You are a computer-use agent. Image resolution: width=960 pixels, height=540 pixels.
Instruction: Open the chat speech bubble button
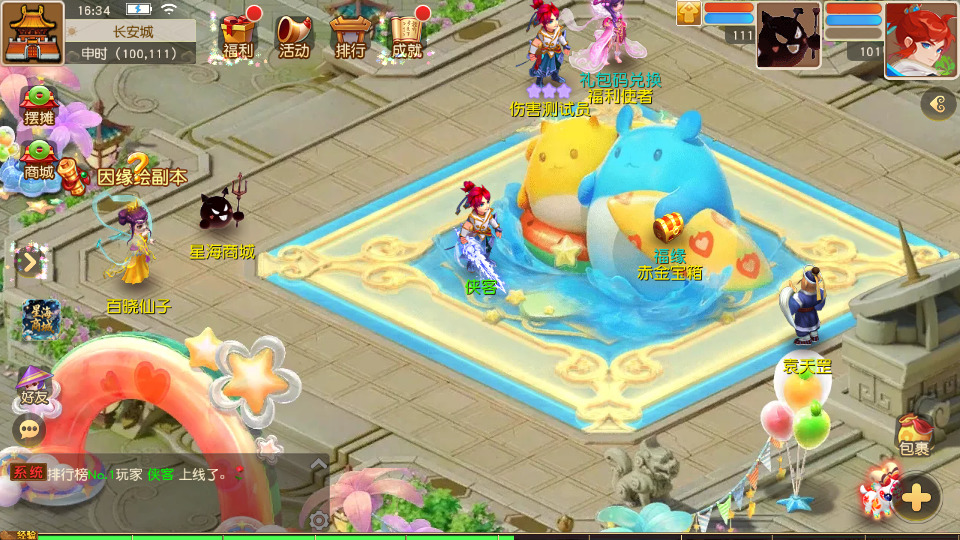tap(29, 429)
